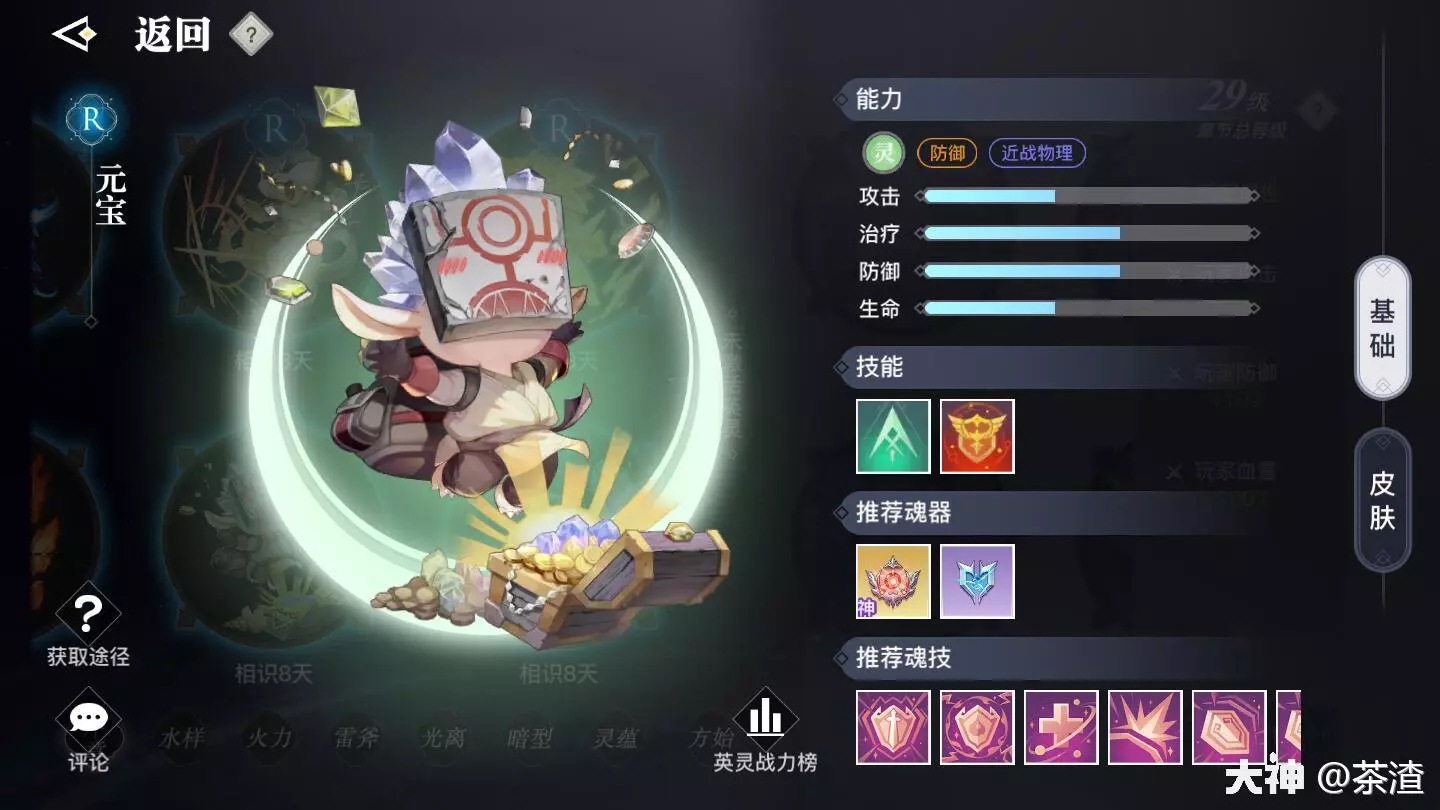This screenshot has width=1440, height=810.
Task: Tap the green 灵 attribute icon
Action: (x=883, y=153)
